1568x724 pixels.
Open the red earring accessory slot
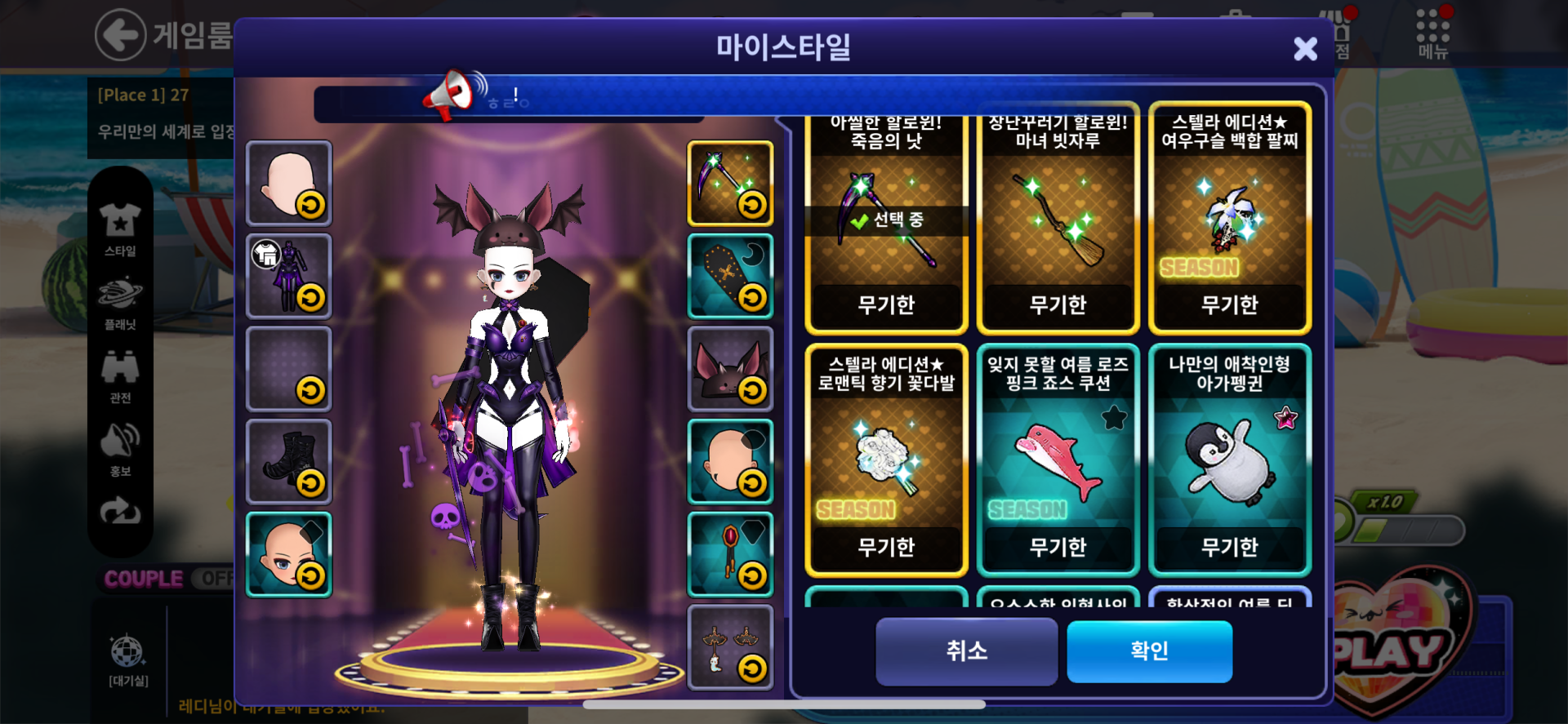click(x=730, y=555)
